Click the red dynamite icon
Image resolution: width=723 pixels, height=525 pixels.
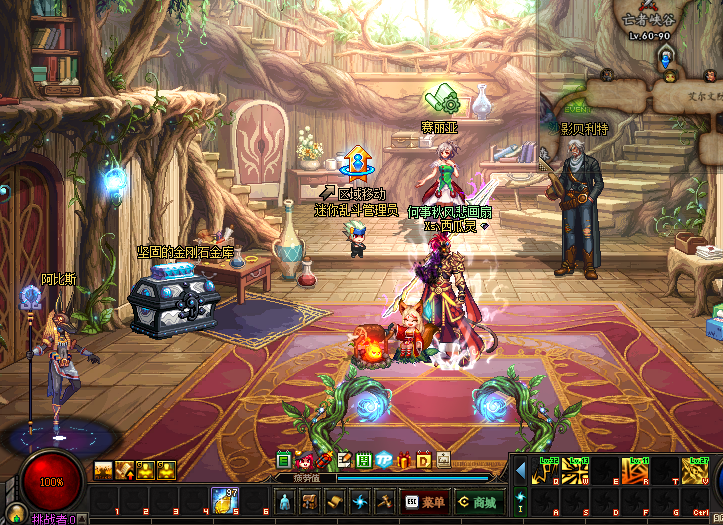click(324, 460)
